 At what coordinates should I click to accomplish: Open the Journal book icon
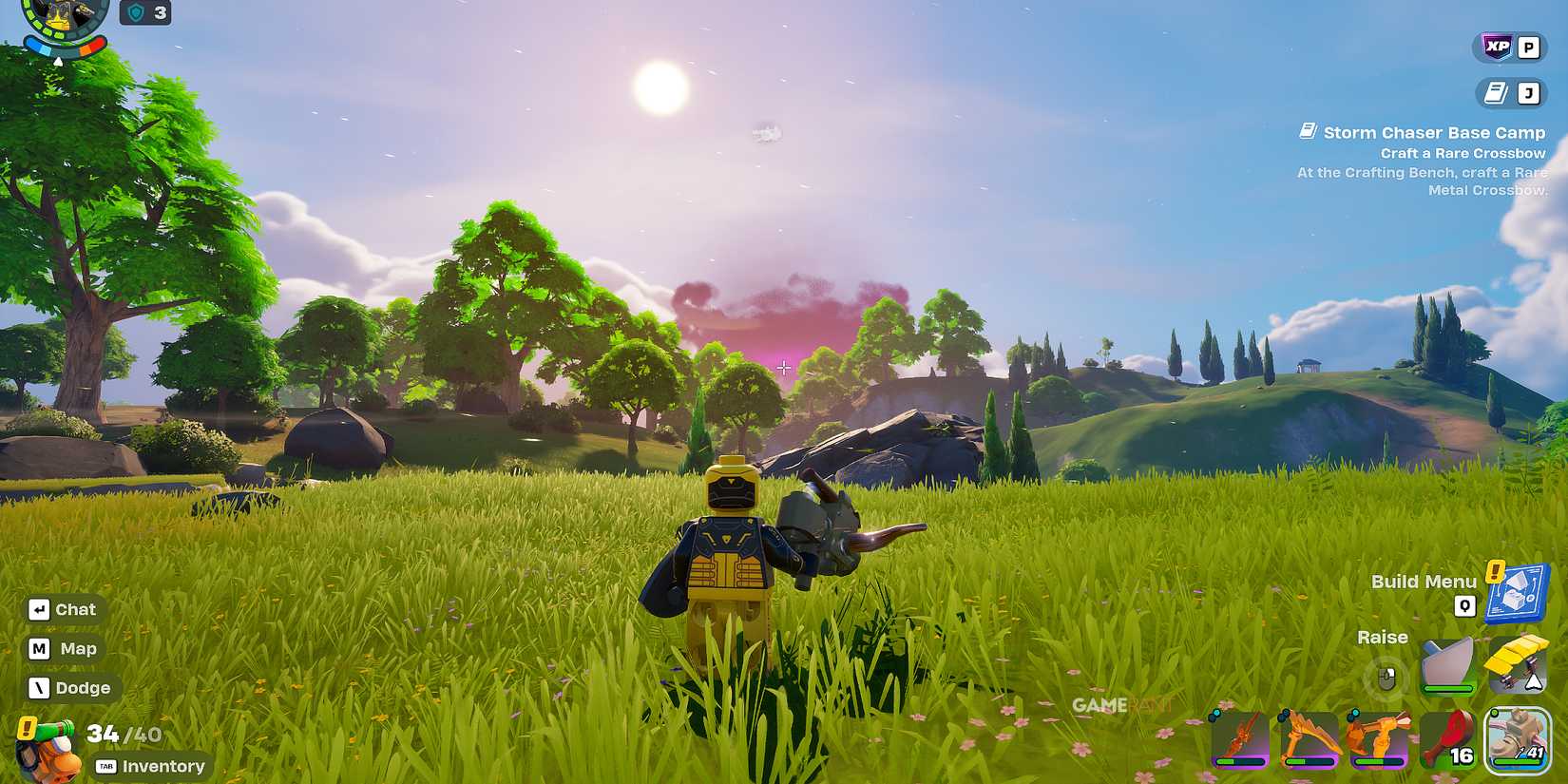(x=1498, y=92)
